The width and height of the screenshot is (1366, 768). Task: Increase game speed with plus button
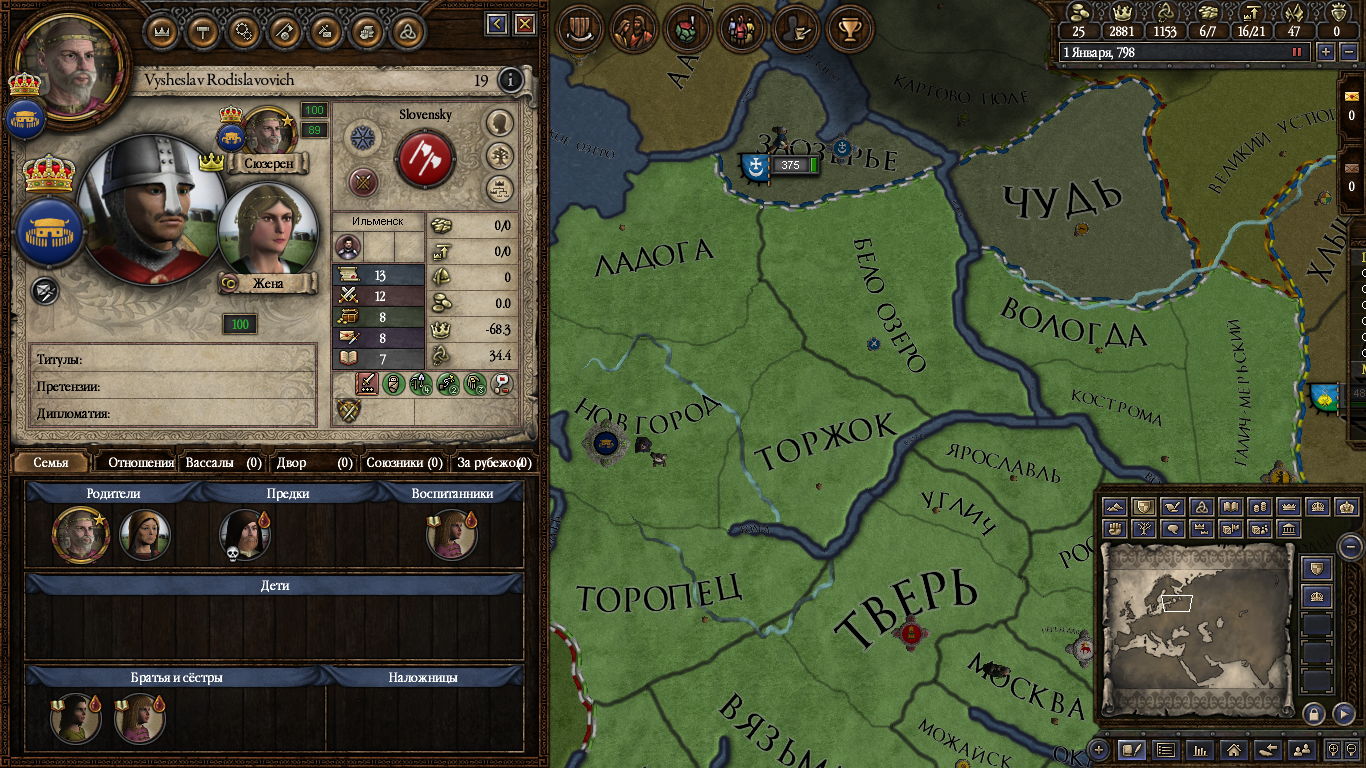pos(1326,52)
